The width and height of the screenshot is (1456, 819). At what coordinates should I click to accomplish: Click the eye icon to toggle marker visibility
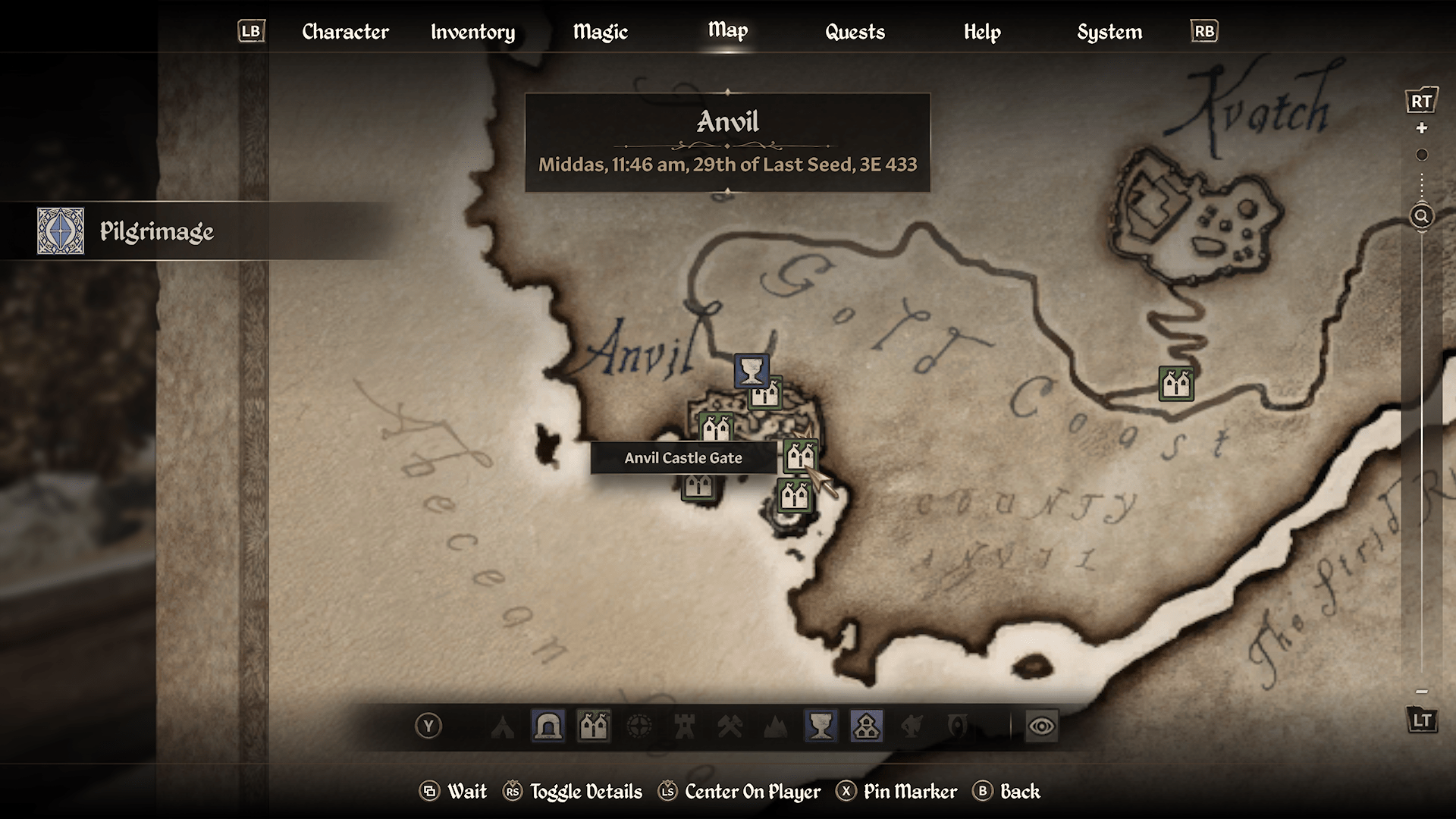click(x=1041, y=726)
